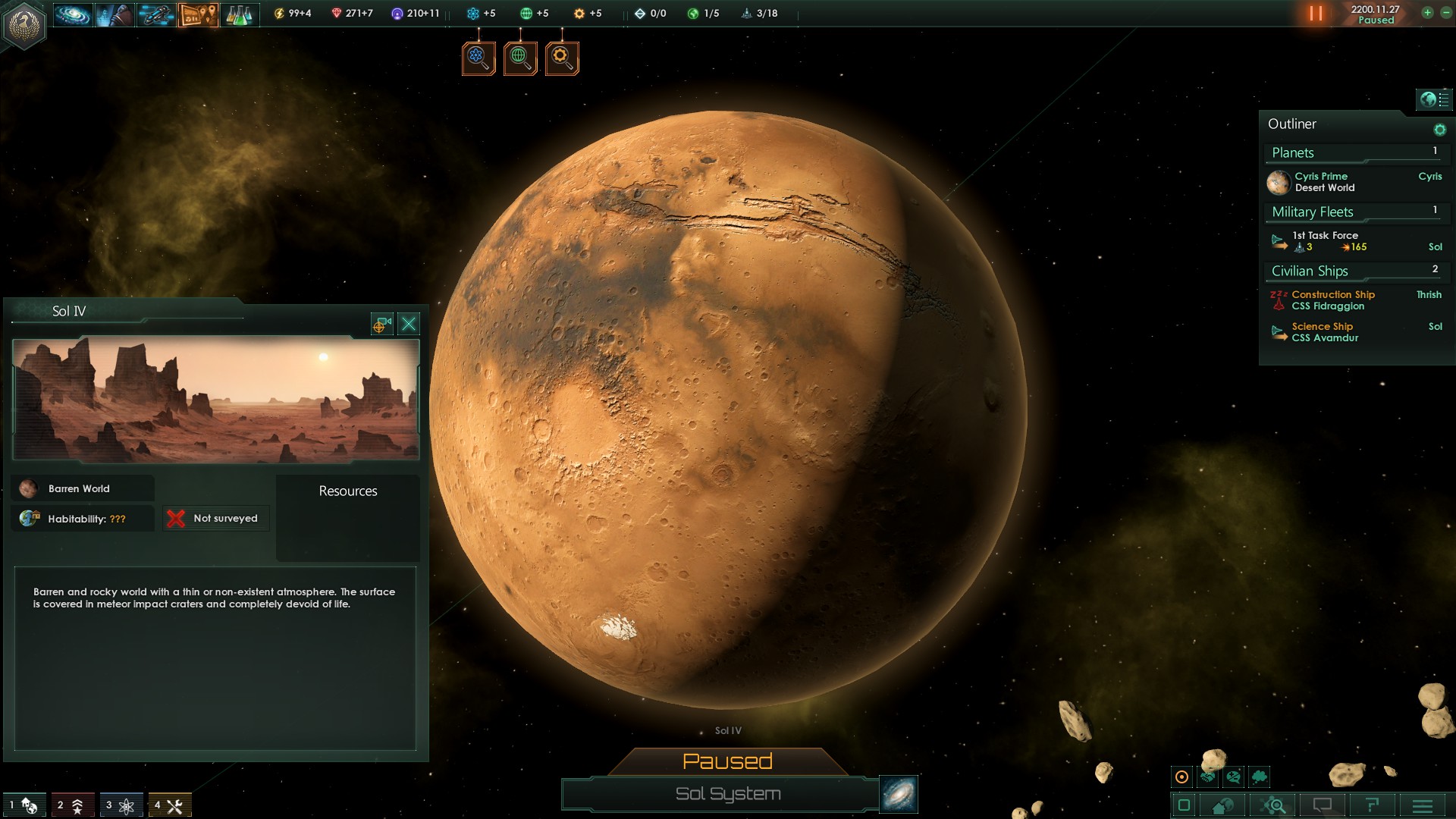Viewport: 1456px width, 819px height.
Task: Open the spiral galaxy topbar button
Action: pyautogui.click(x=73, y=14)
